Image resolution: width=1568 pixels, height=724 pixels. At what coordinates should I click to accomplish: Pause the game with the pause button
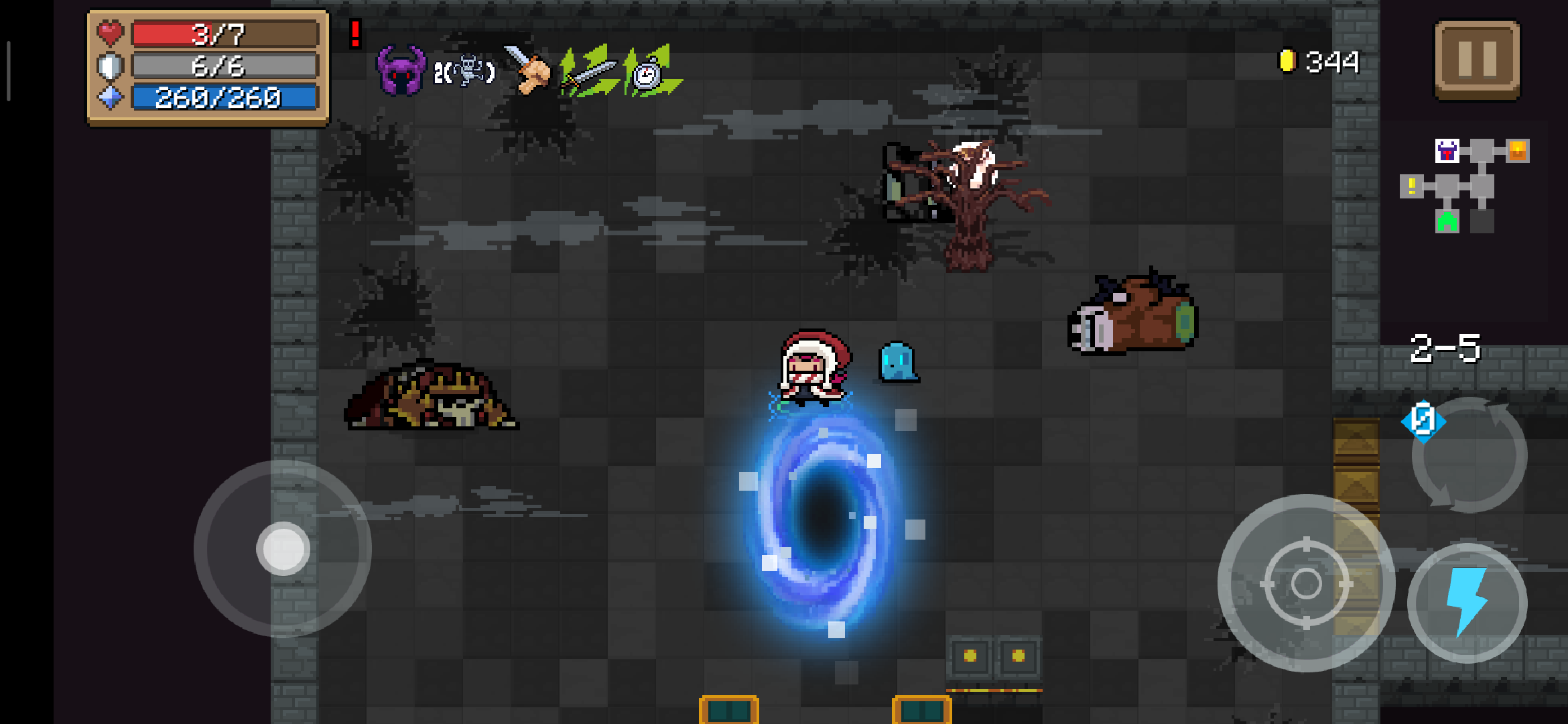tap(1477, 59)
